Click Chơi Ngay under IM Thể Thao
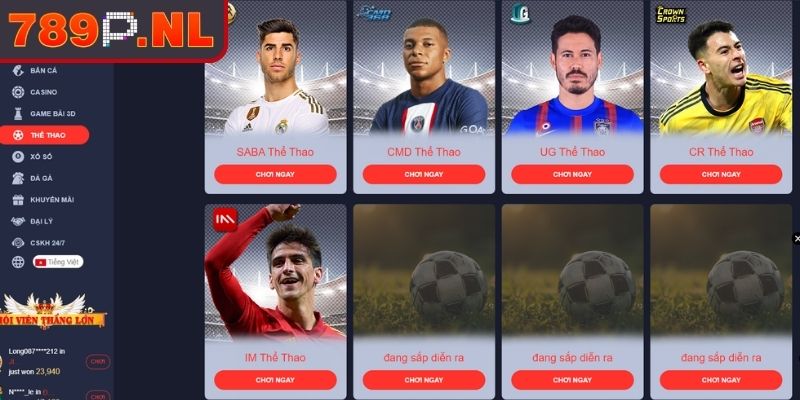 (x=275, y=380)
